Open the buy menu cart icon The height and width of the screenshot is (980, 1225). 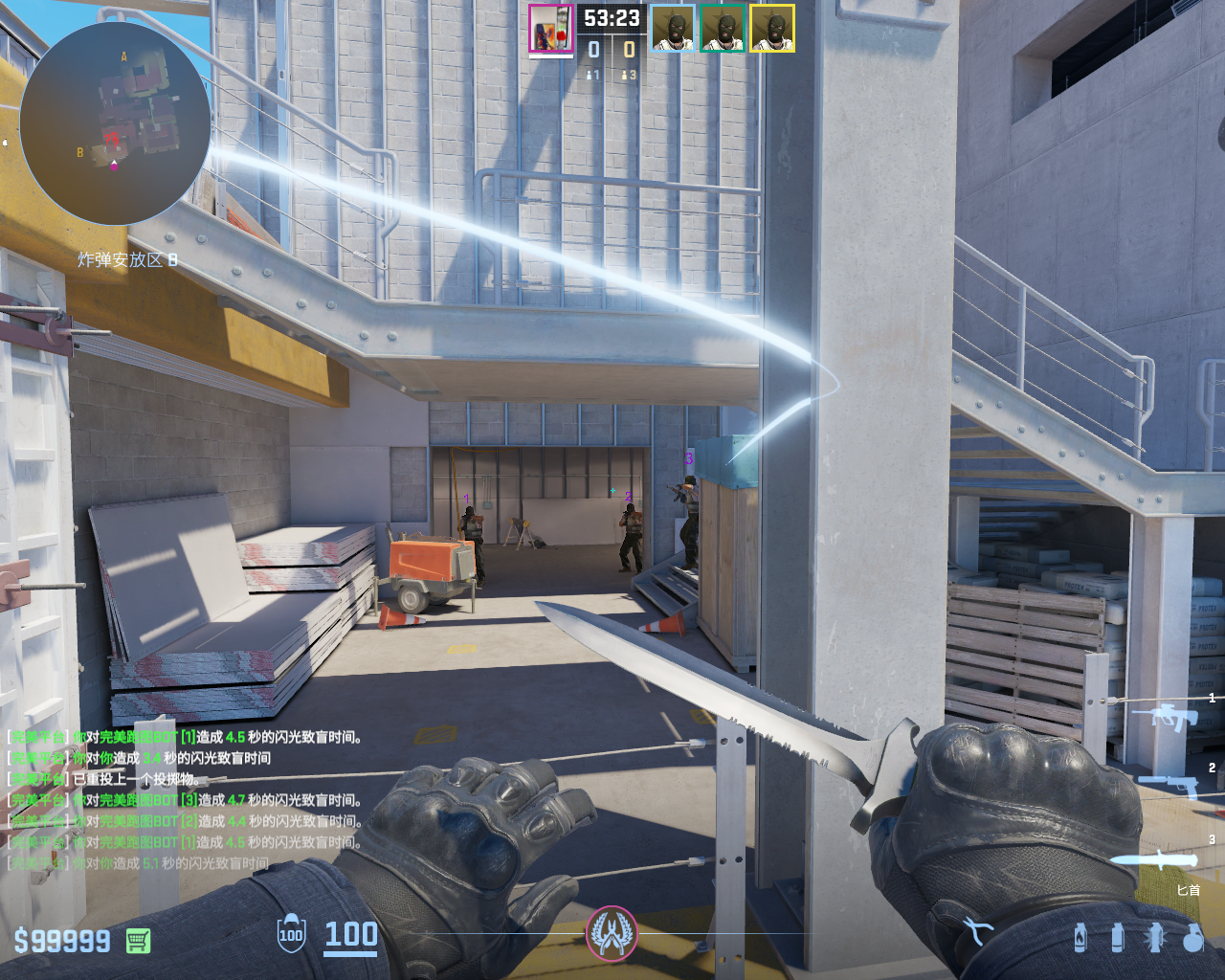click(139, 941)
